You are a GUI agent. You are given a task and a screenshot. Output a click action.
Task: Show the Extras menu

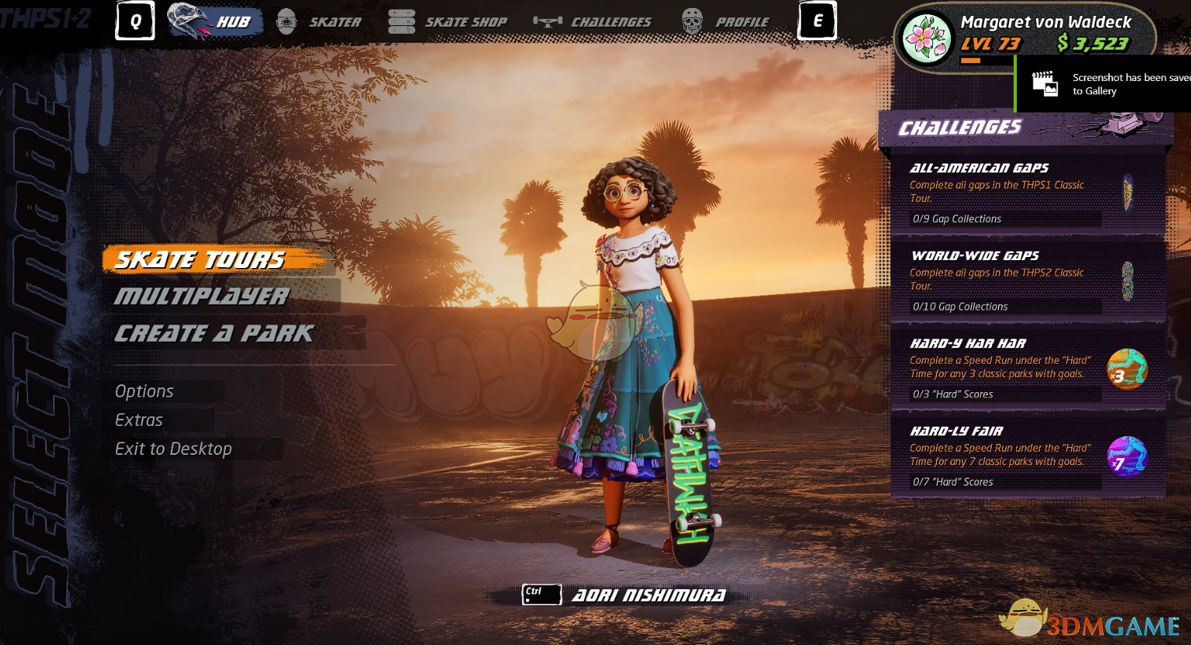[139, 420]
